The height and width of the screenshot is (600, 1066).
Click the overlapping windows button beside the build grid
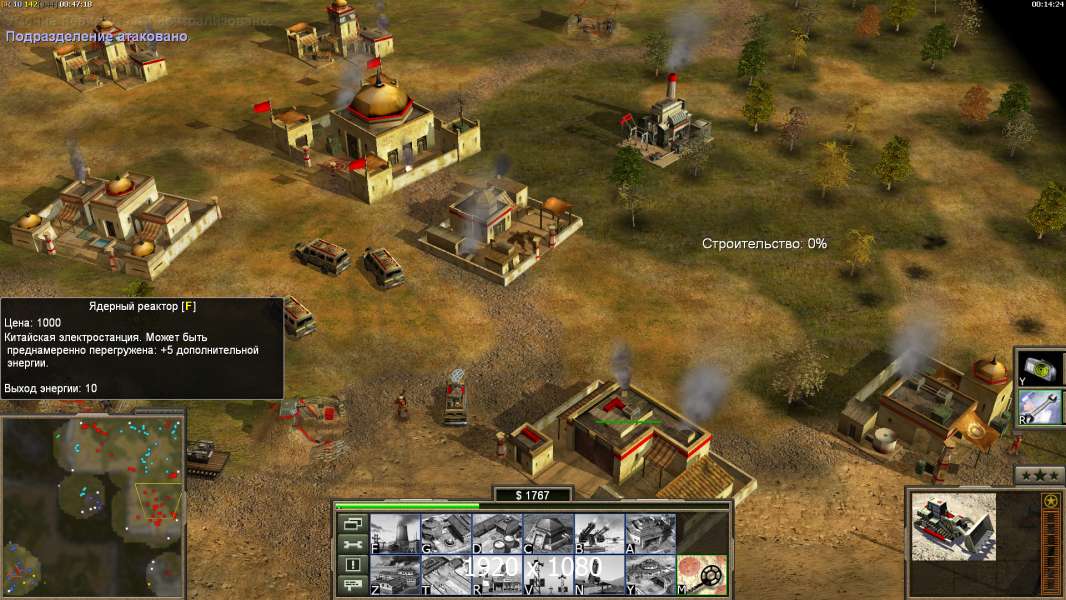tap(352, 523)
